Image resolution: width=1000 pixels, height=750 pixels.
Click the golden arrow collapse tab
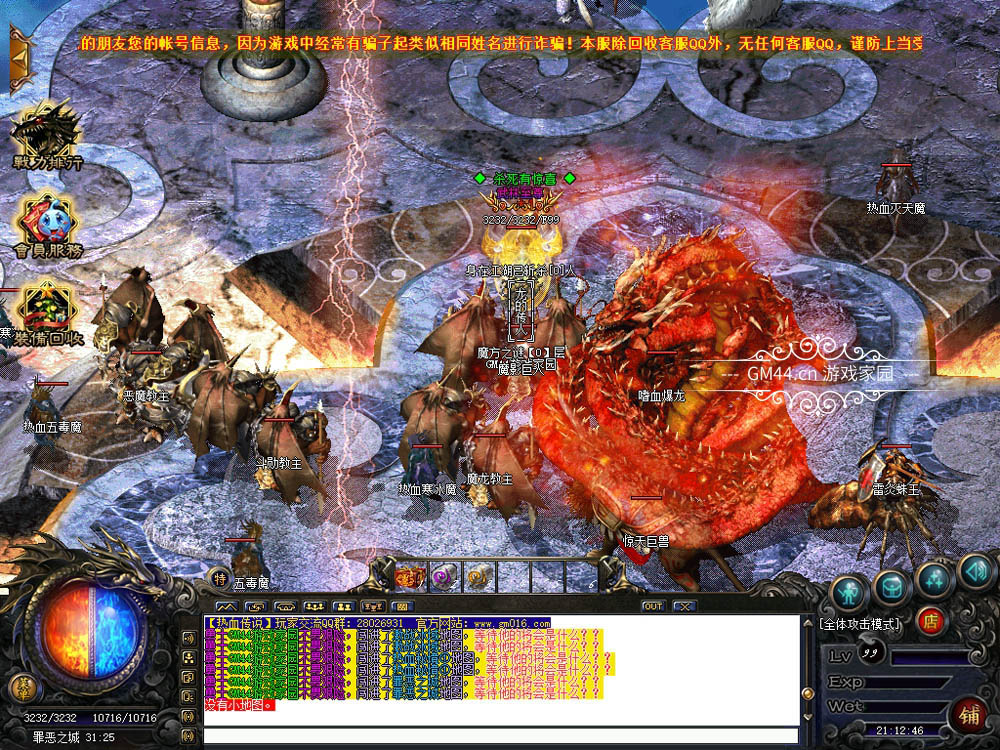19,59
